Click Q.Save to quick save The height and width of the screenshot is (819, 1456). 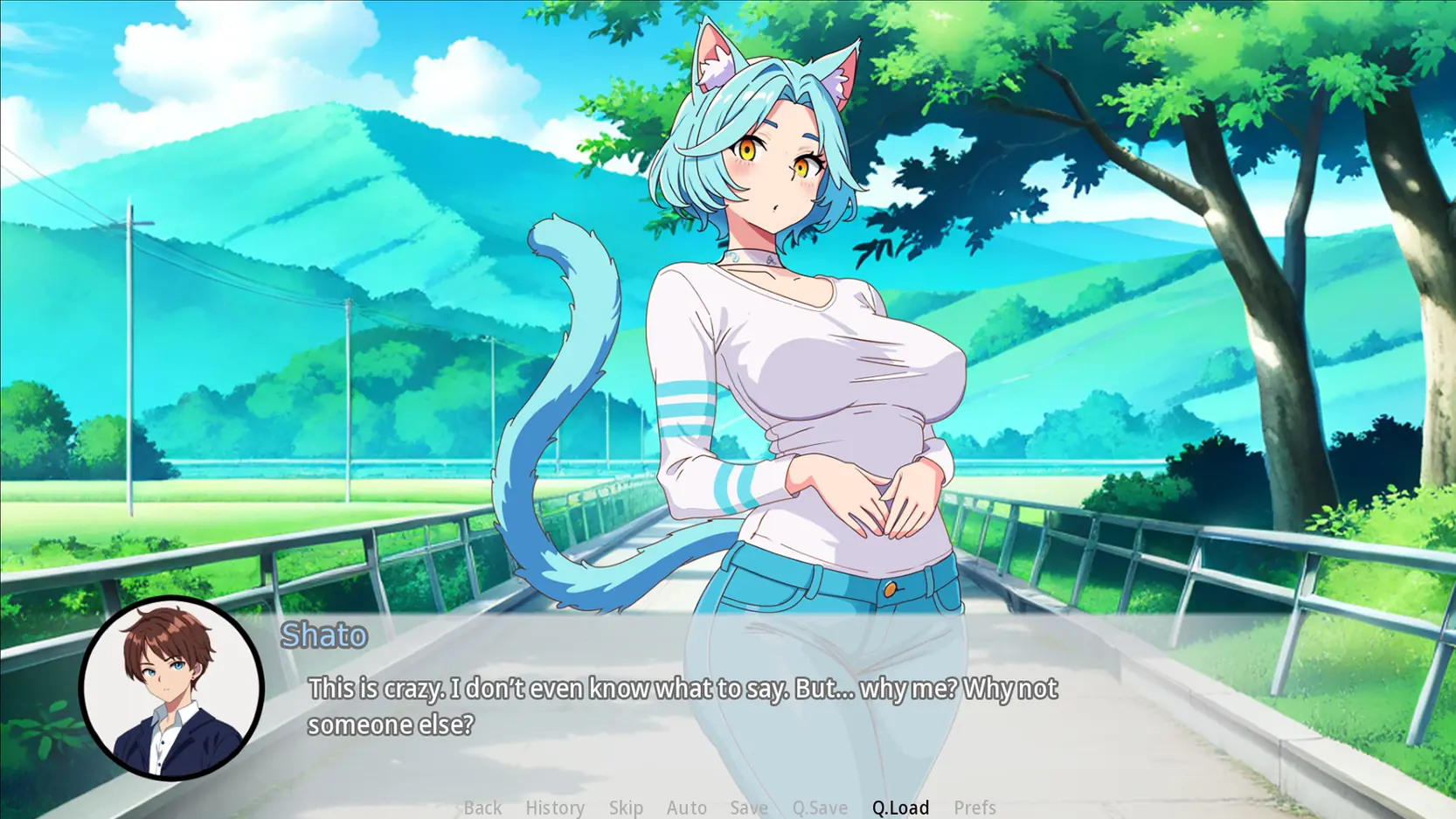pyautogui.click(x=820, y=807)
